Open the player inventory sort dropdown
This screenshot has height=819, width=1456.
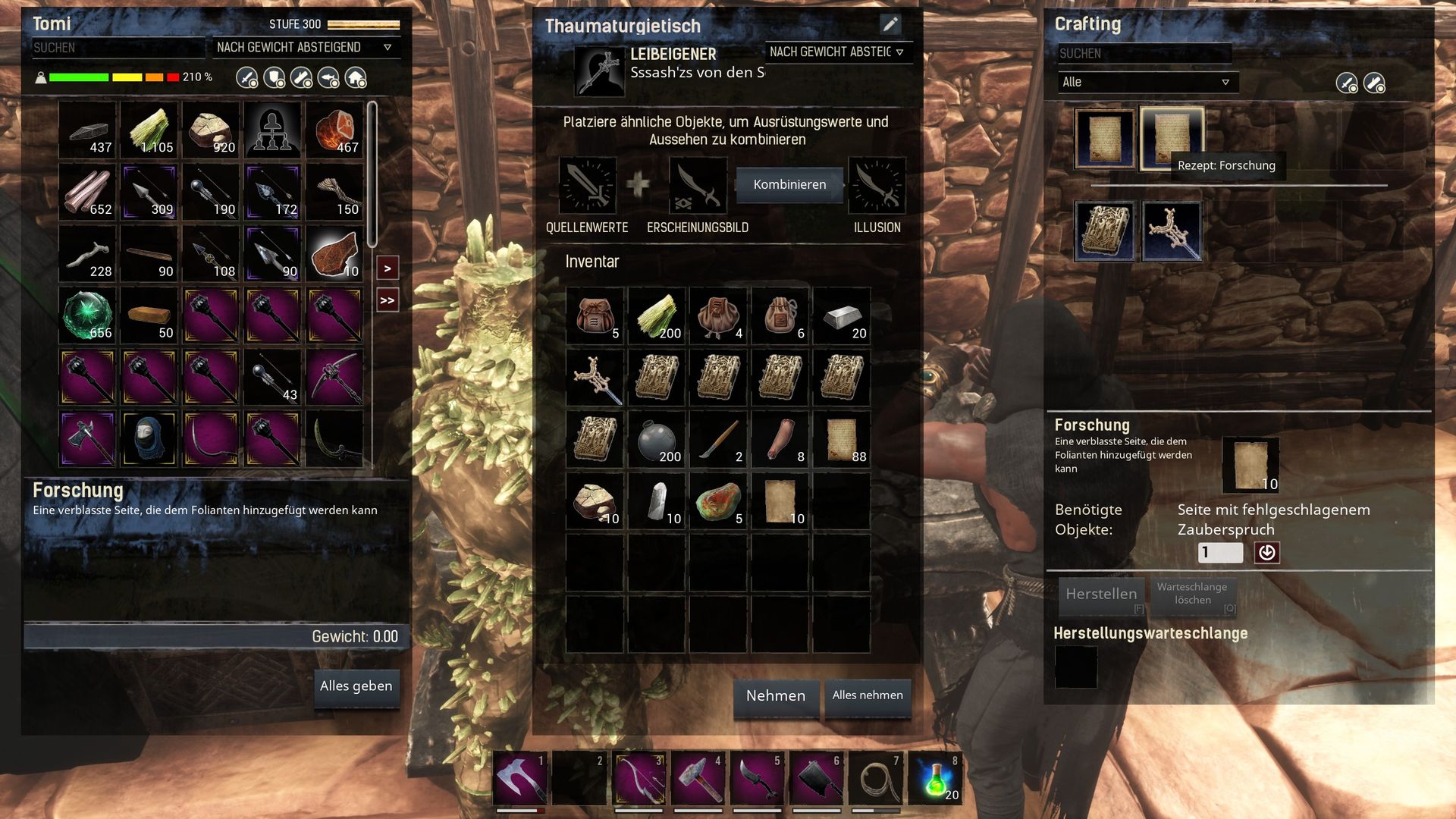click(304, 48)
